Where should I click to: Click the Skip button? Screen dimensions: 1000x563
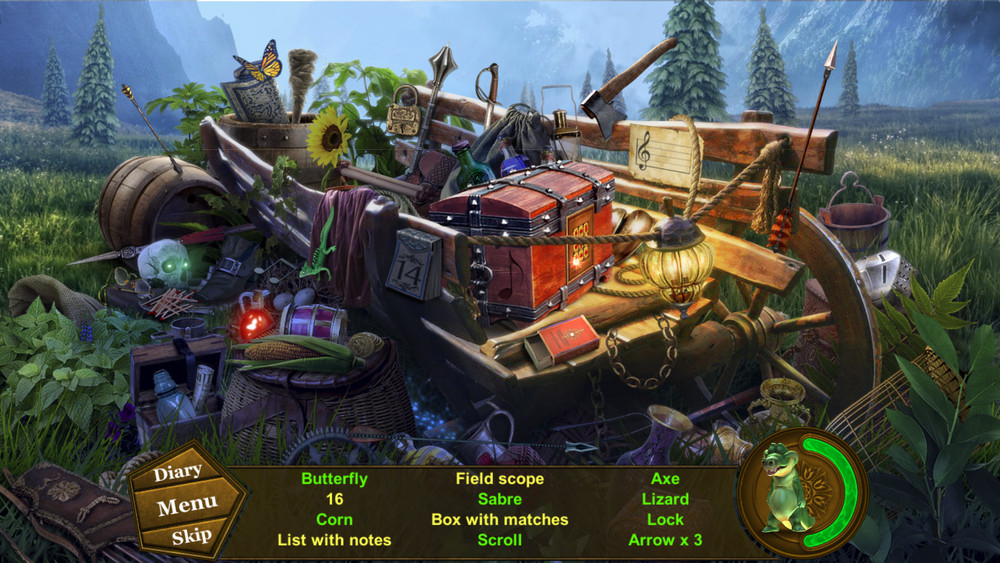(x=191, y=536)
